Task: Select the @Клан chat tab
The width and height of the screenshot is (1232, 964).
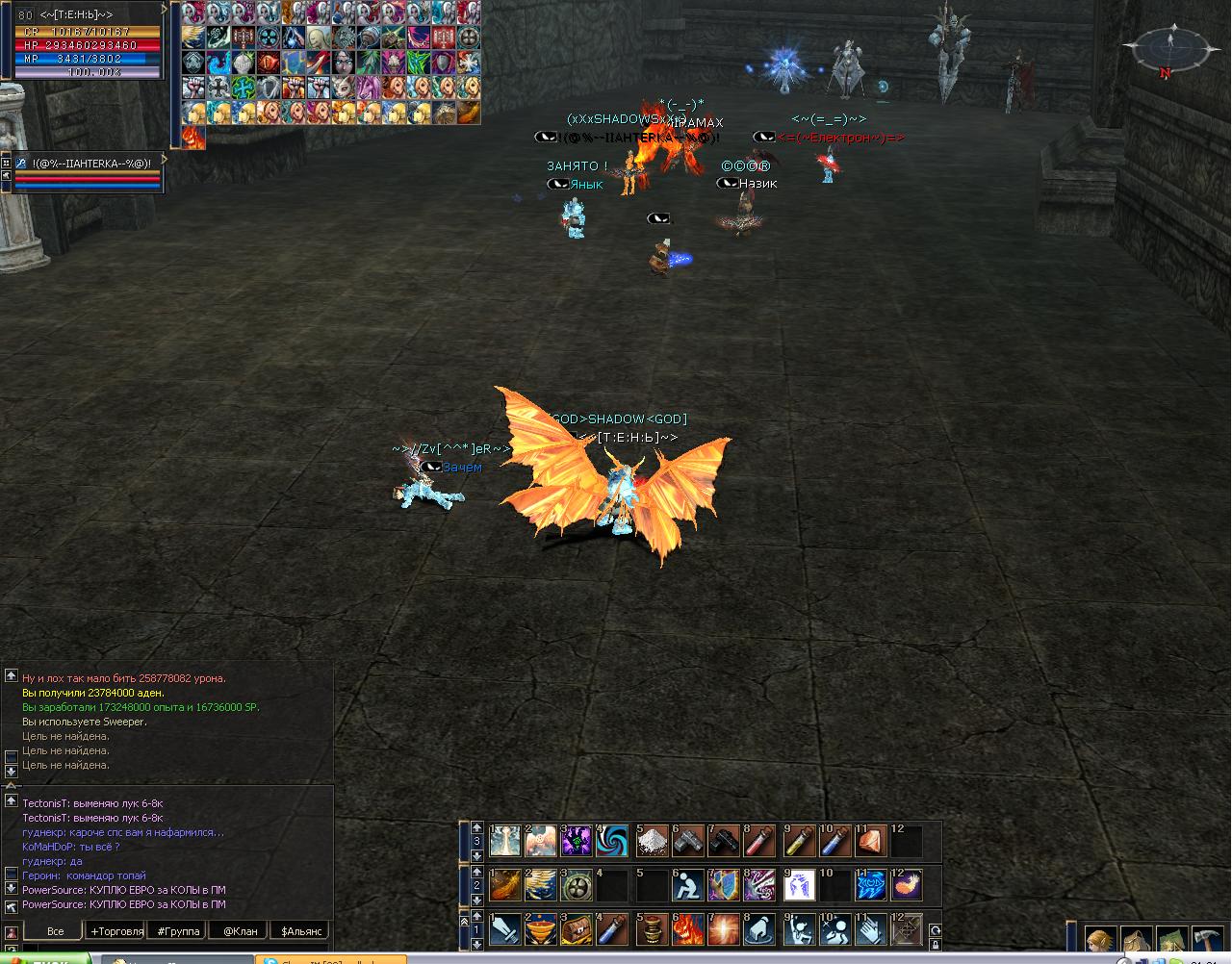Action: click(x=241, y=930)
